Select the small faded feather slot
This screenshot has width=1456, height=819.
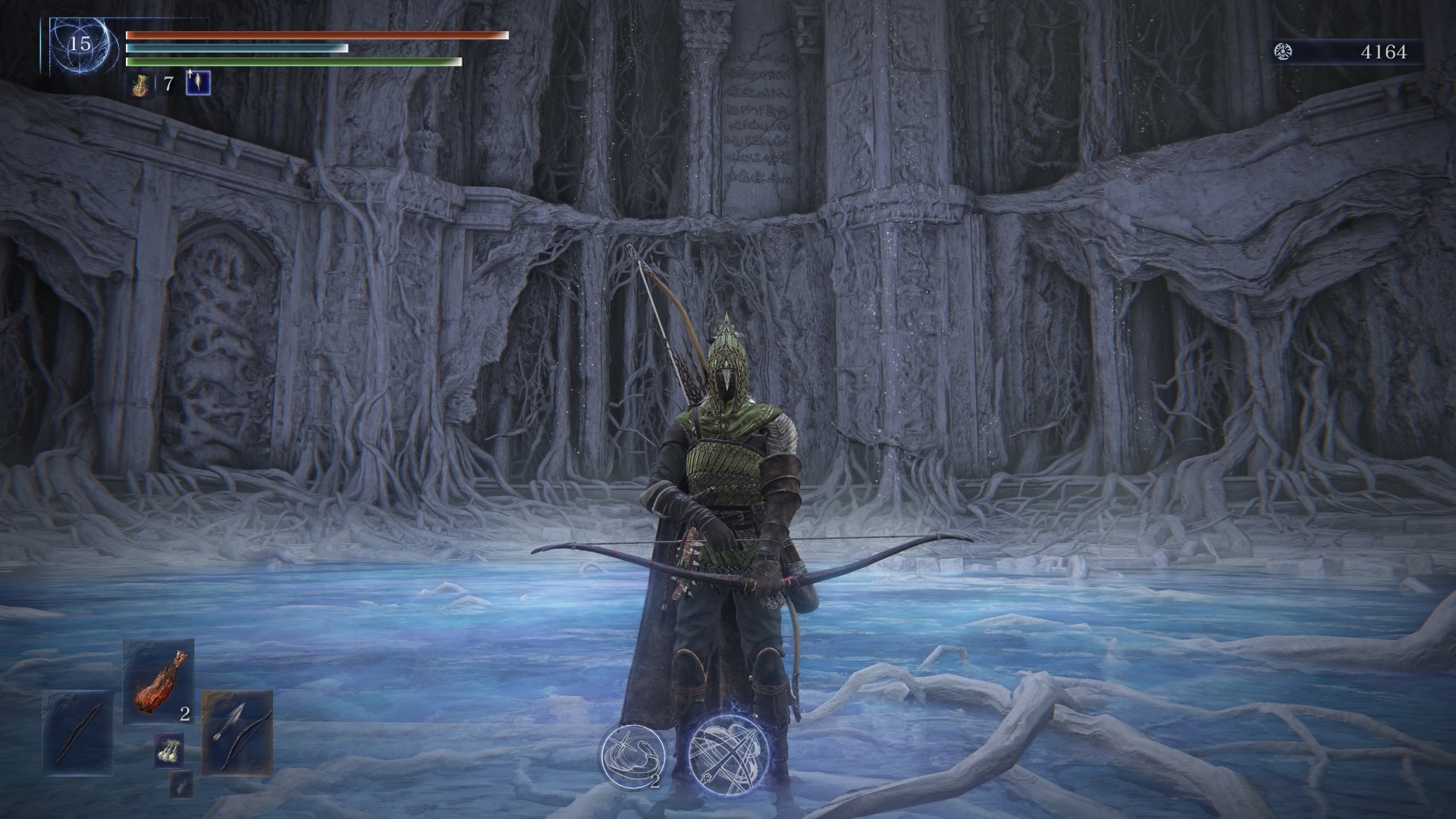pyautogui.click(x=181, y=784)
